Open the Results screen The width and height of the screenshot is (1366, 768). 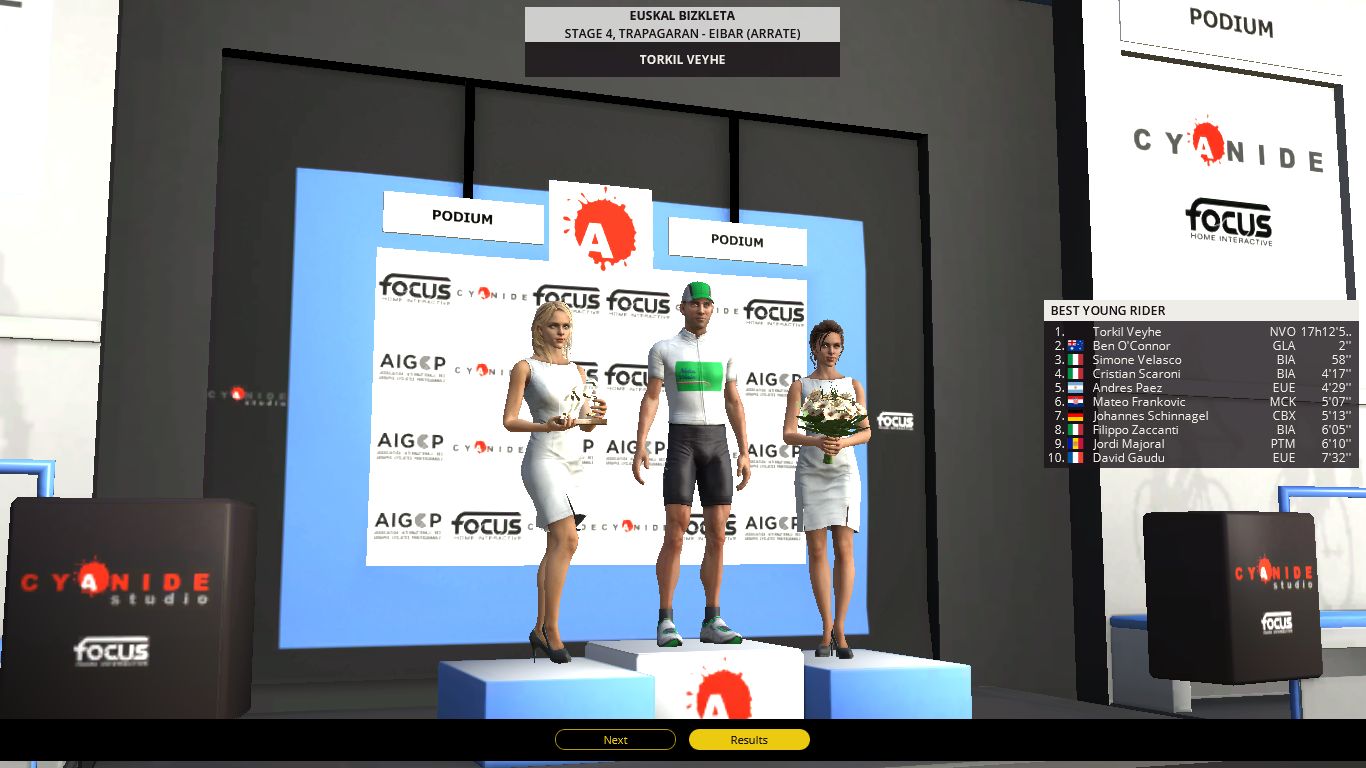[749, 740]
